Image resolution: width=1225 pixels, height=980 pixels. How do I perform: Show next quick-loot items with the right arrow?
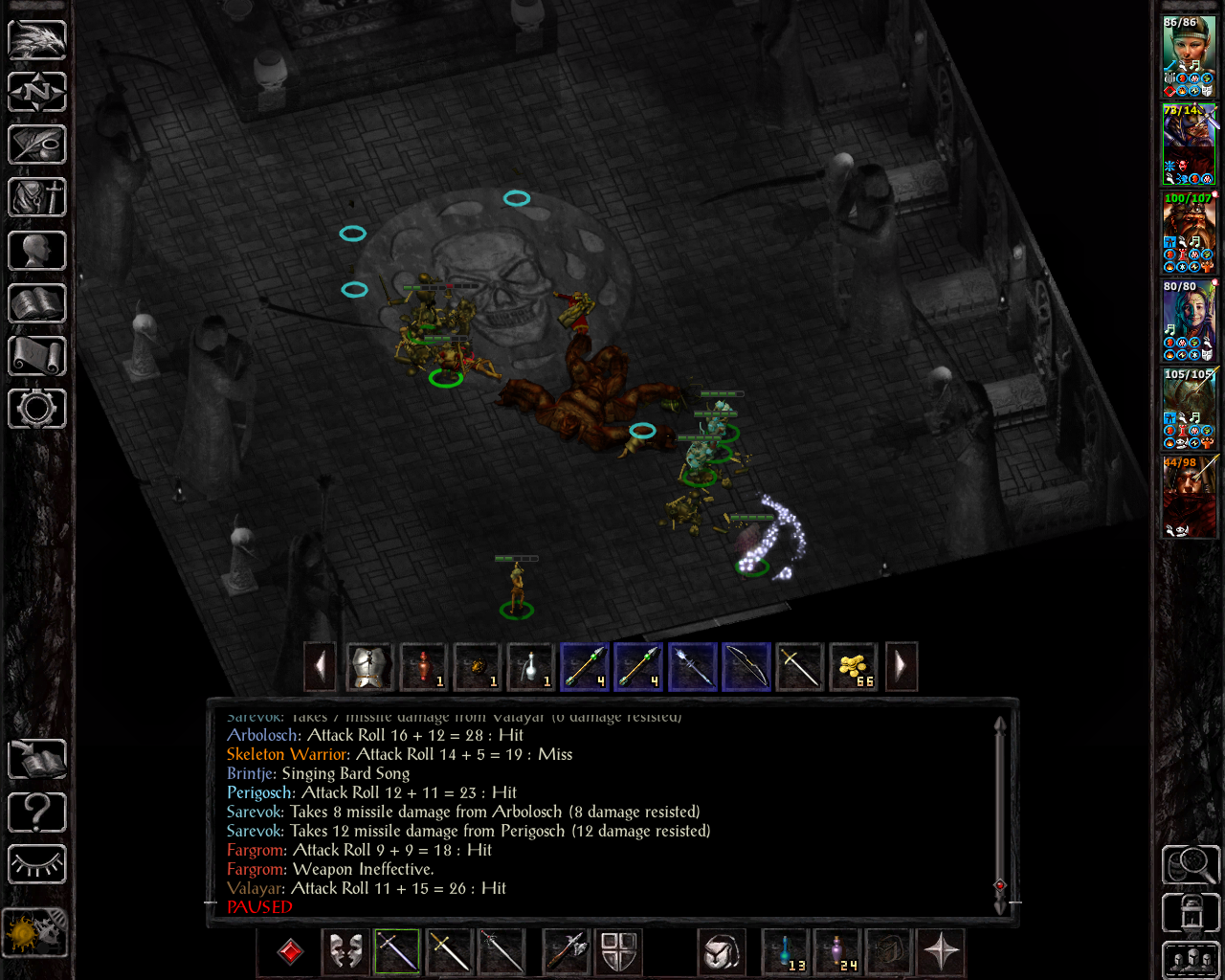(x=901, y=666)
